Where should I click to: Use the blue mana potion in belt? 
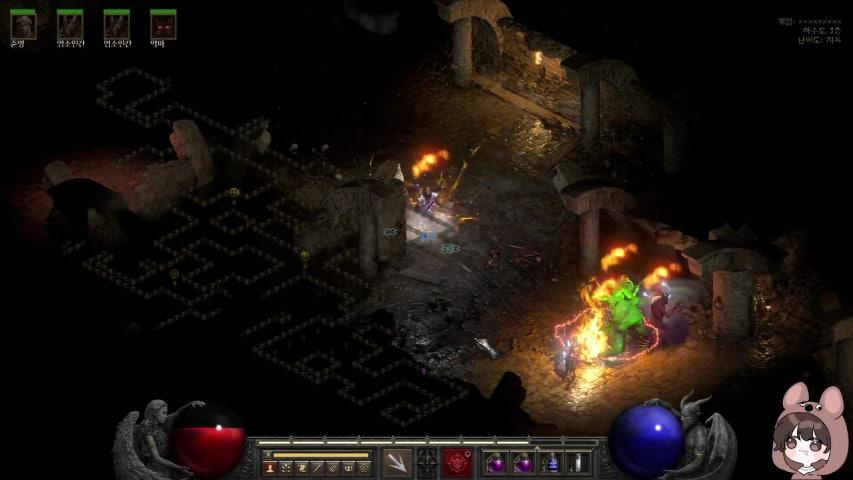(549, 463)
